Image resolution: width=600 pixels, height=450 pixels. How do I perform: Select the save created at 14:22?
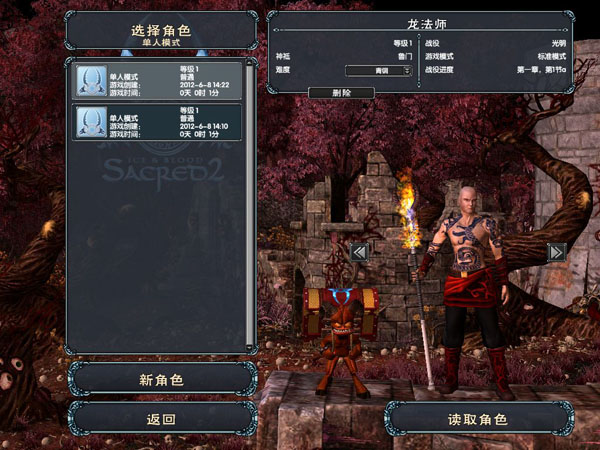(x=158, y=81)
